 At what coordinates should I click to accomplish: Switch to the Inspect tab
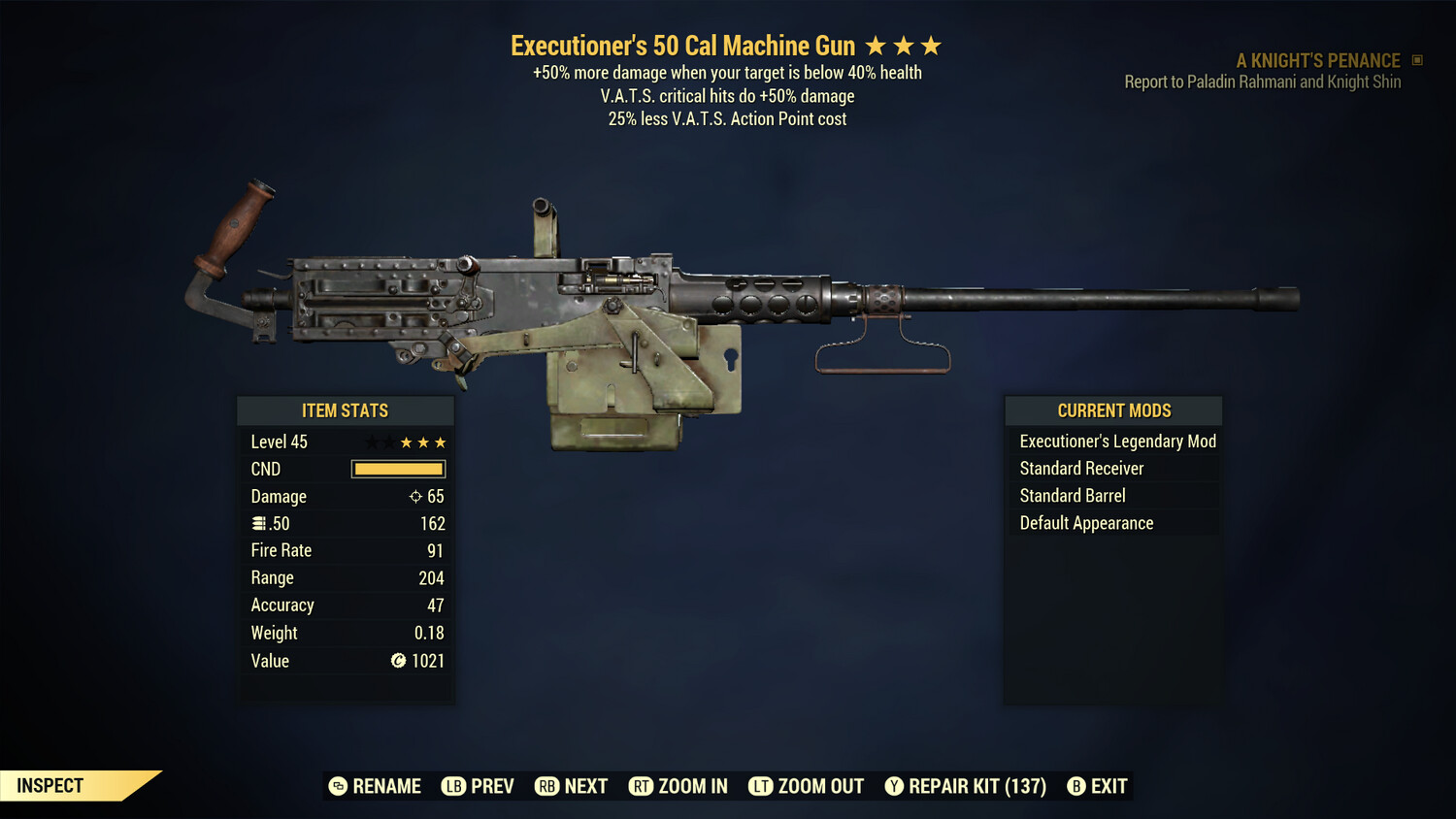coord(49,785)
